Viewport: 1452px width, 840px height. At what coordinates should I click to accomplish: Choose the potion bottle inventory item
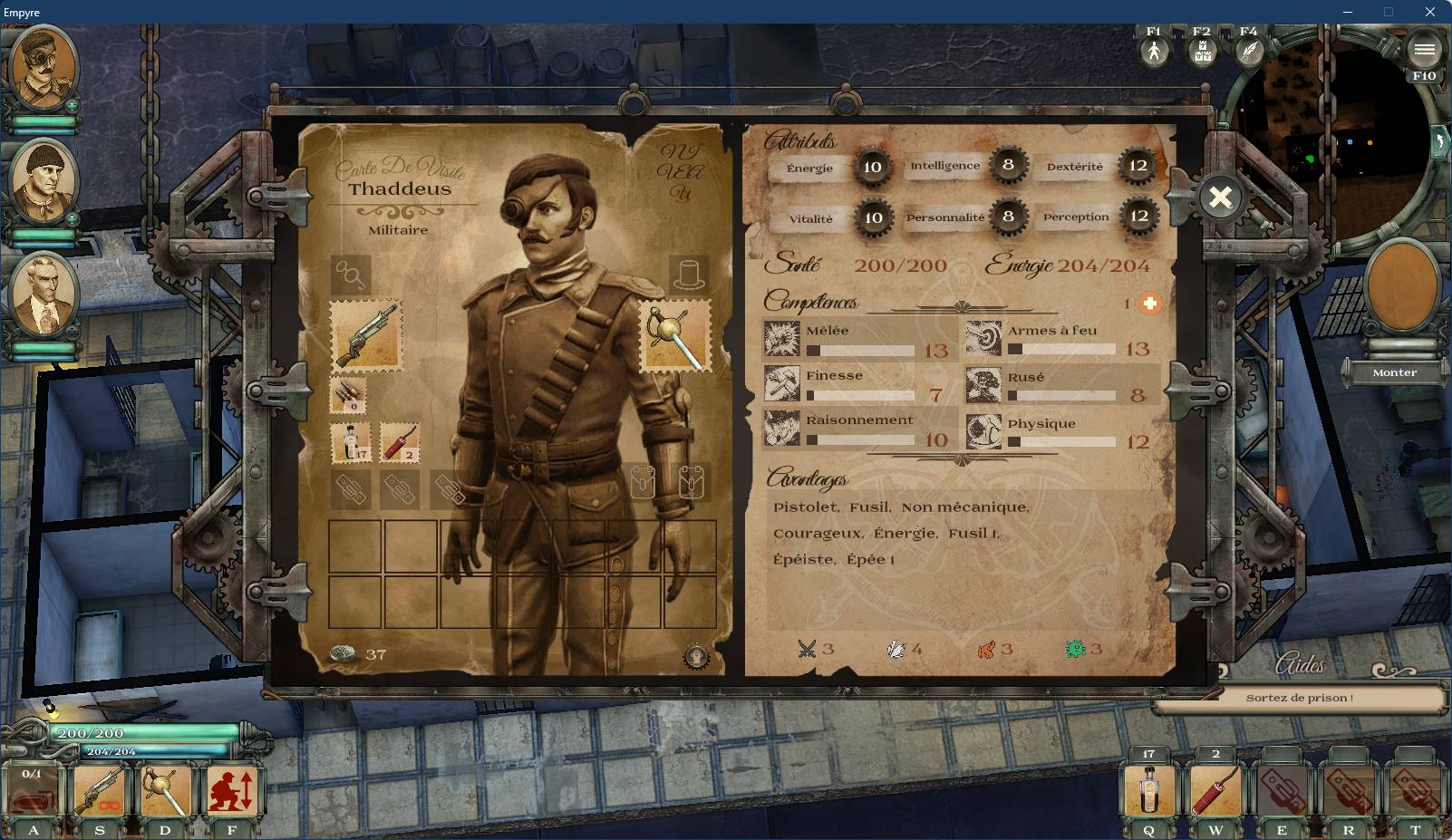350,442
